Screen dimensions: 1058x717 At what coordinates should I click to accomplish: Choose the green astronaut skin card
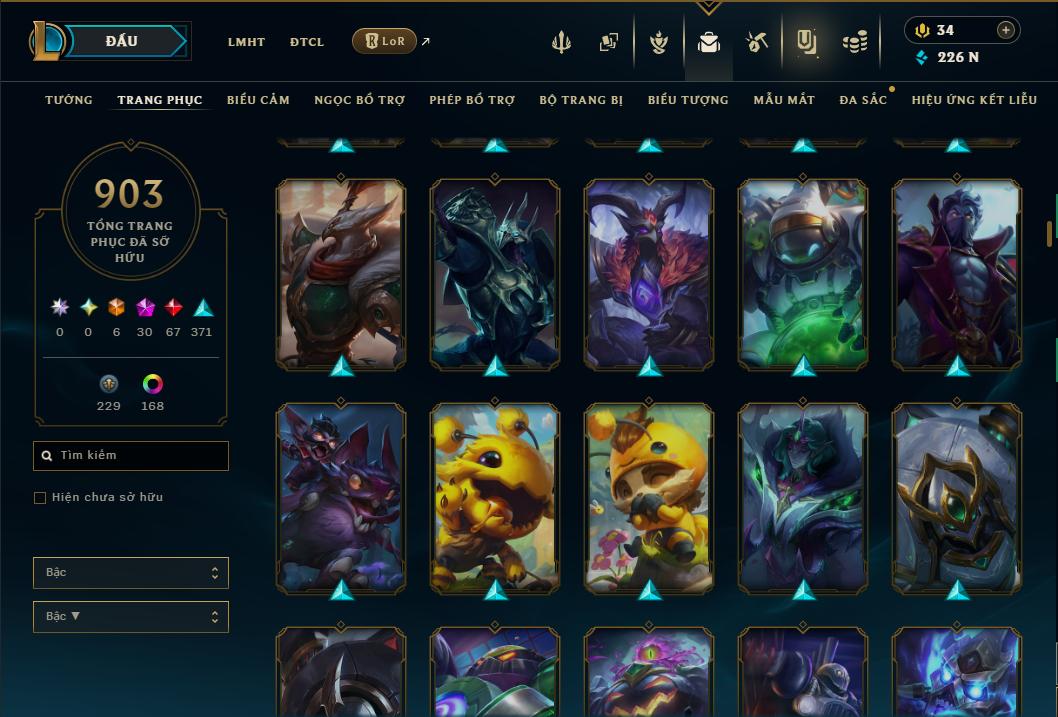803,273
